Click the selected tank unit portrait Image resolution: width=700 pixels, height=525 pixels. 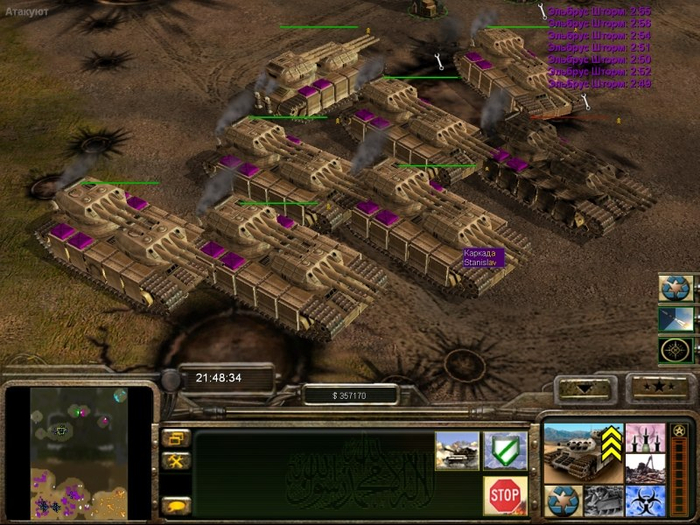click(580, 453)
